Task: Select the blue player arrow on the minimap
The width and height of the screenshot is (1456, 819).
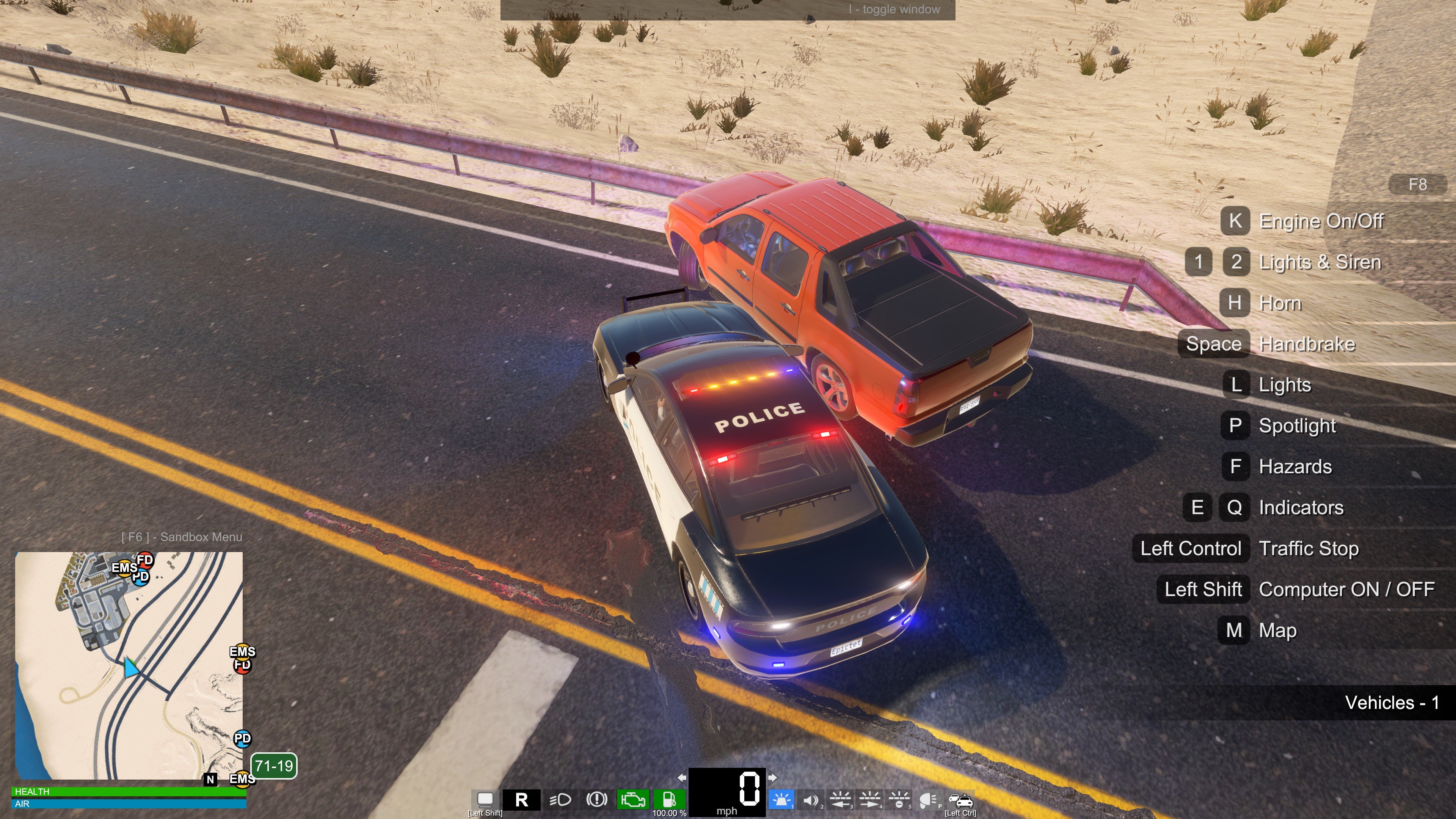Action: pyautogui.click(x=131, y=667)
